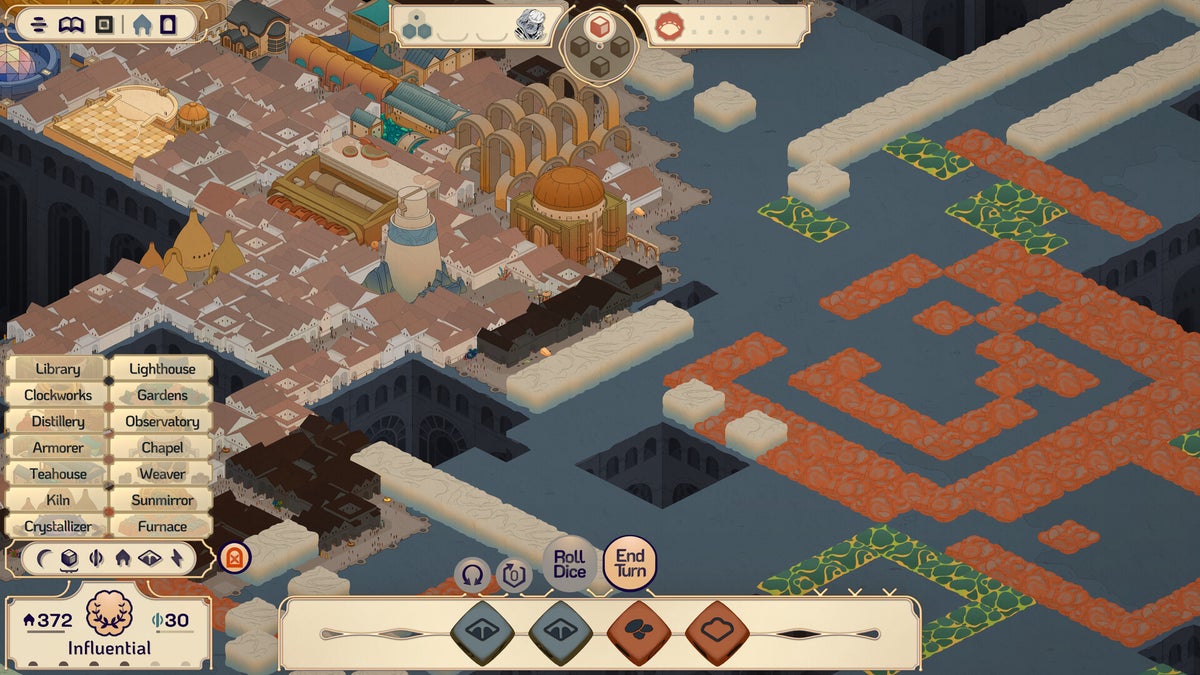Click the orange crossed-door demolish button
The image size is (1200, 675).
[x=235, y=557]
